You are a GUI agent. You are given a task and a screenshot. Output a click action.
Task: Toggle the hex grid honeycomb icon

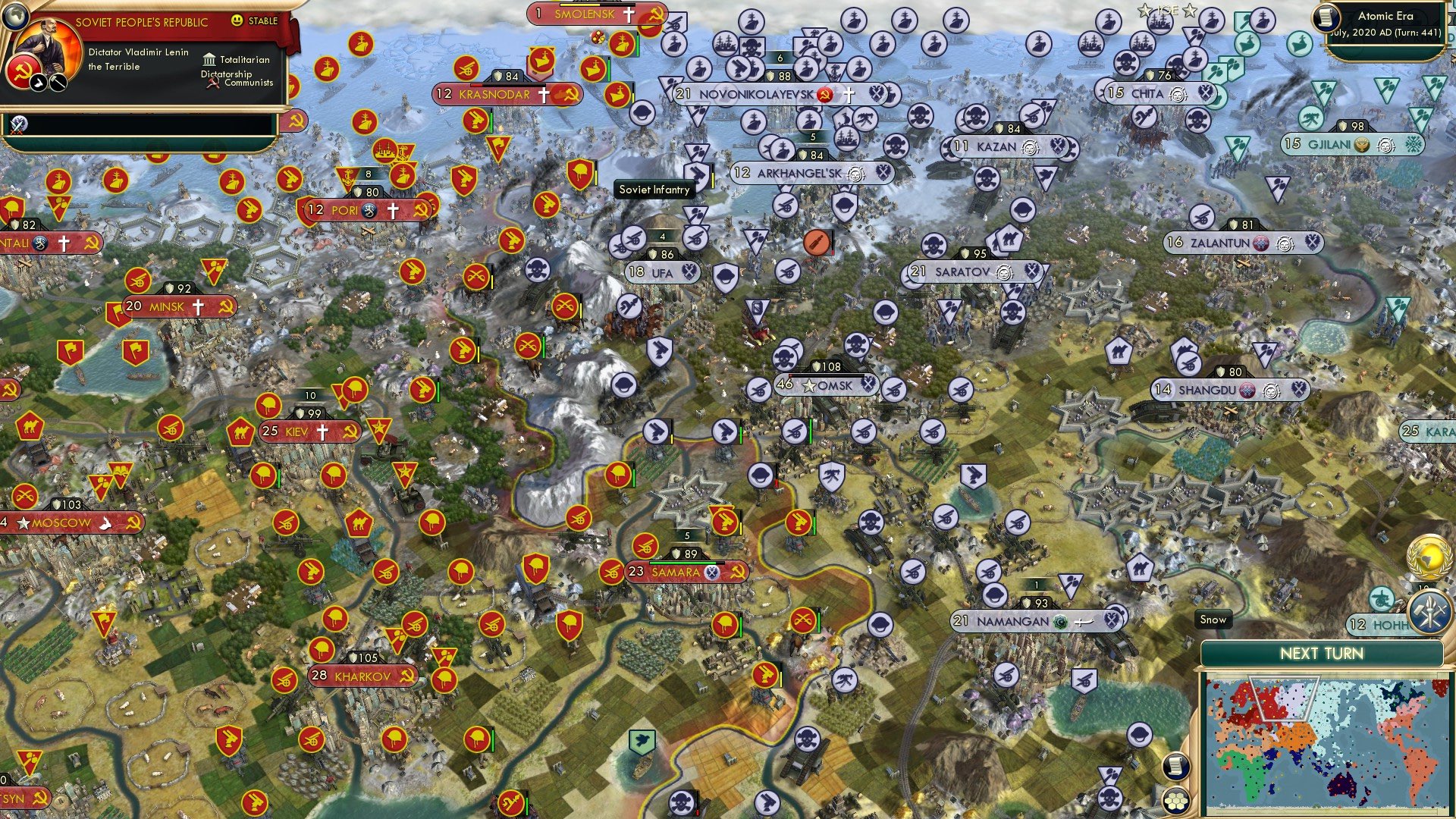pyautogui.click(x=1177, y=801)
